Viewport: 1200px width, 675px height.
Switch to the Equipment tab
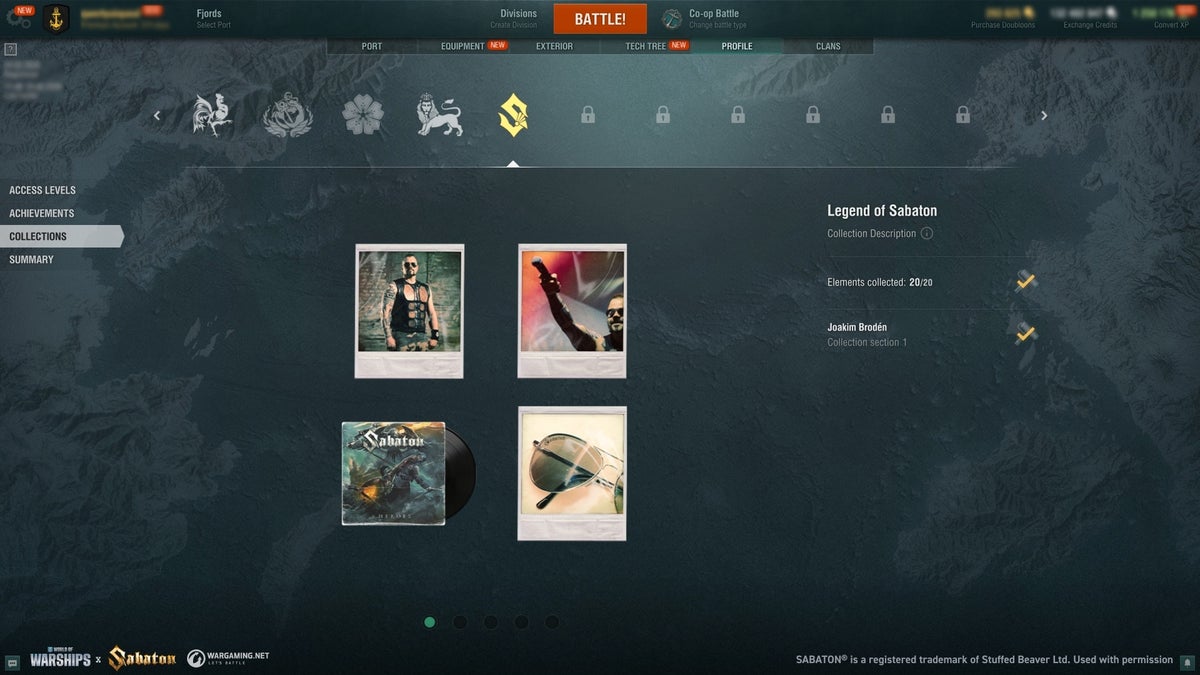click(x=463, y=46)
